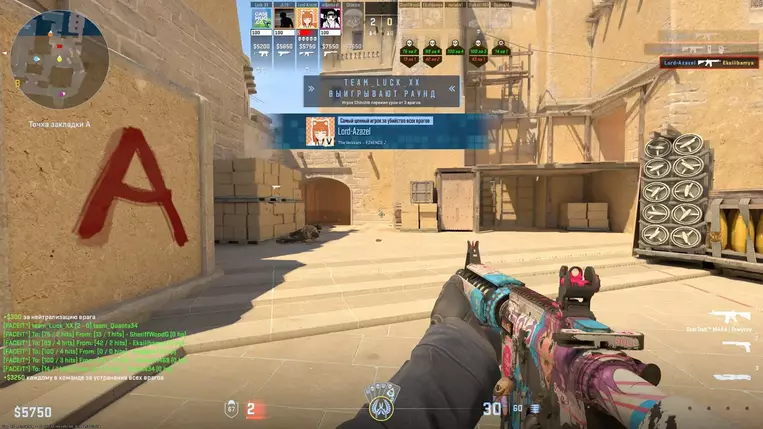Select the knife weapon slot

tap(732, 377)
